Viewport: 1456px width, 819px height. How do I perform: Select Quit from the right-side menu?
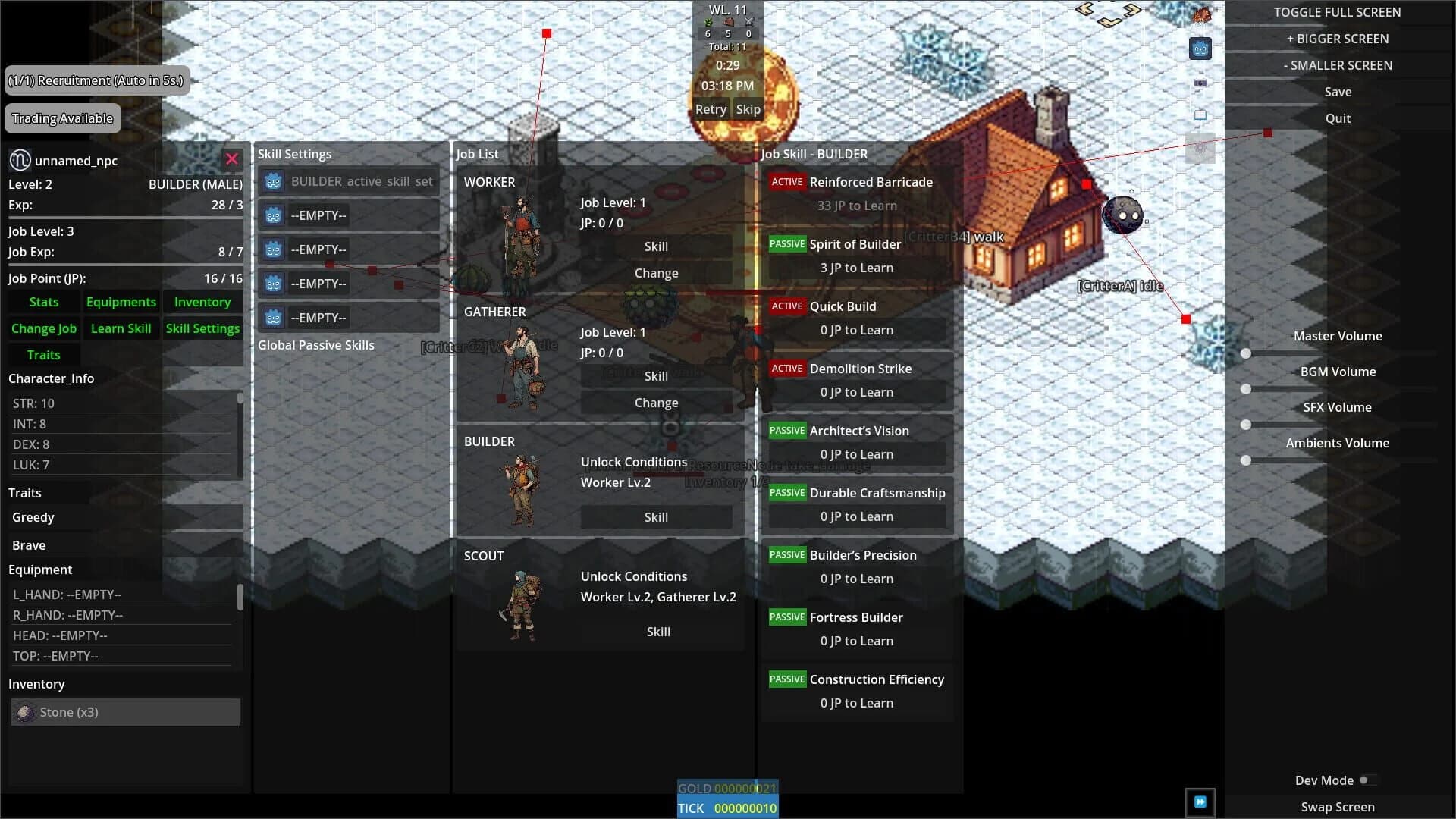(x=1337, y=118)
